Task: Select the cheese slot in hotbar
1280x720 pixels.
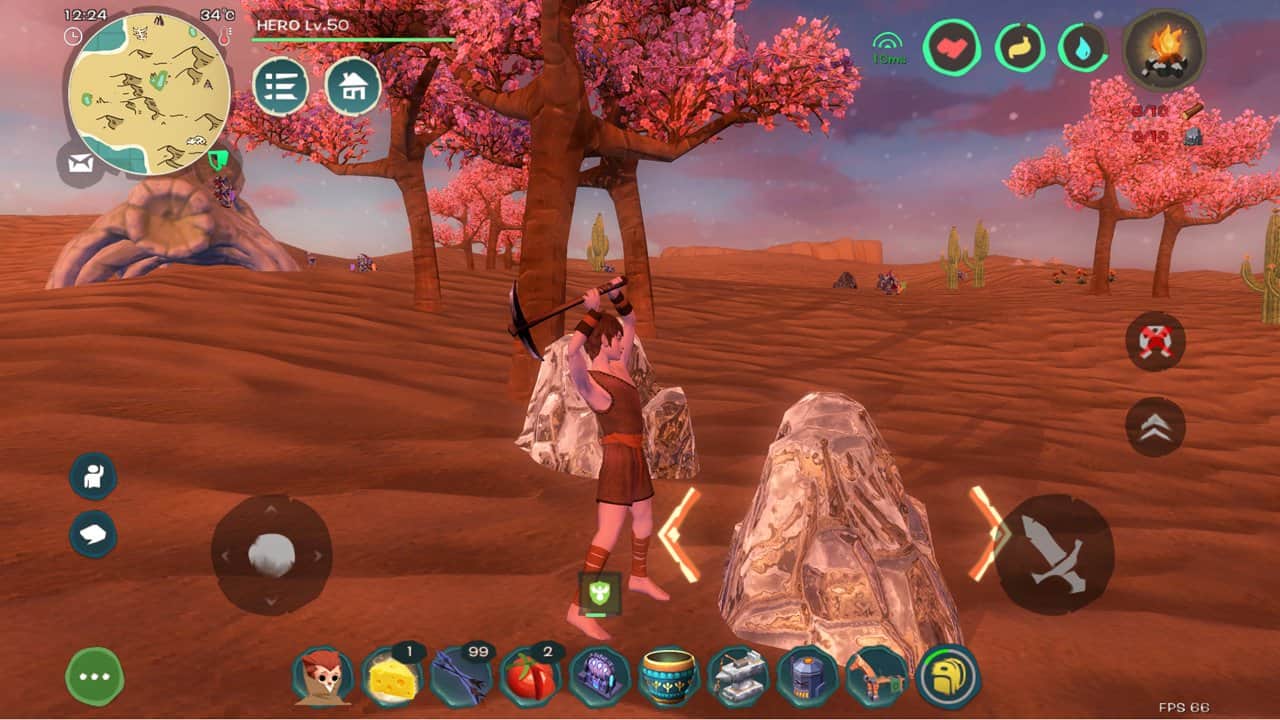Action: [391, 677]
